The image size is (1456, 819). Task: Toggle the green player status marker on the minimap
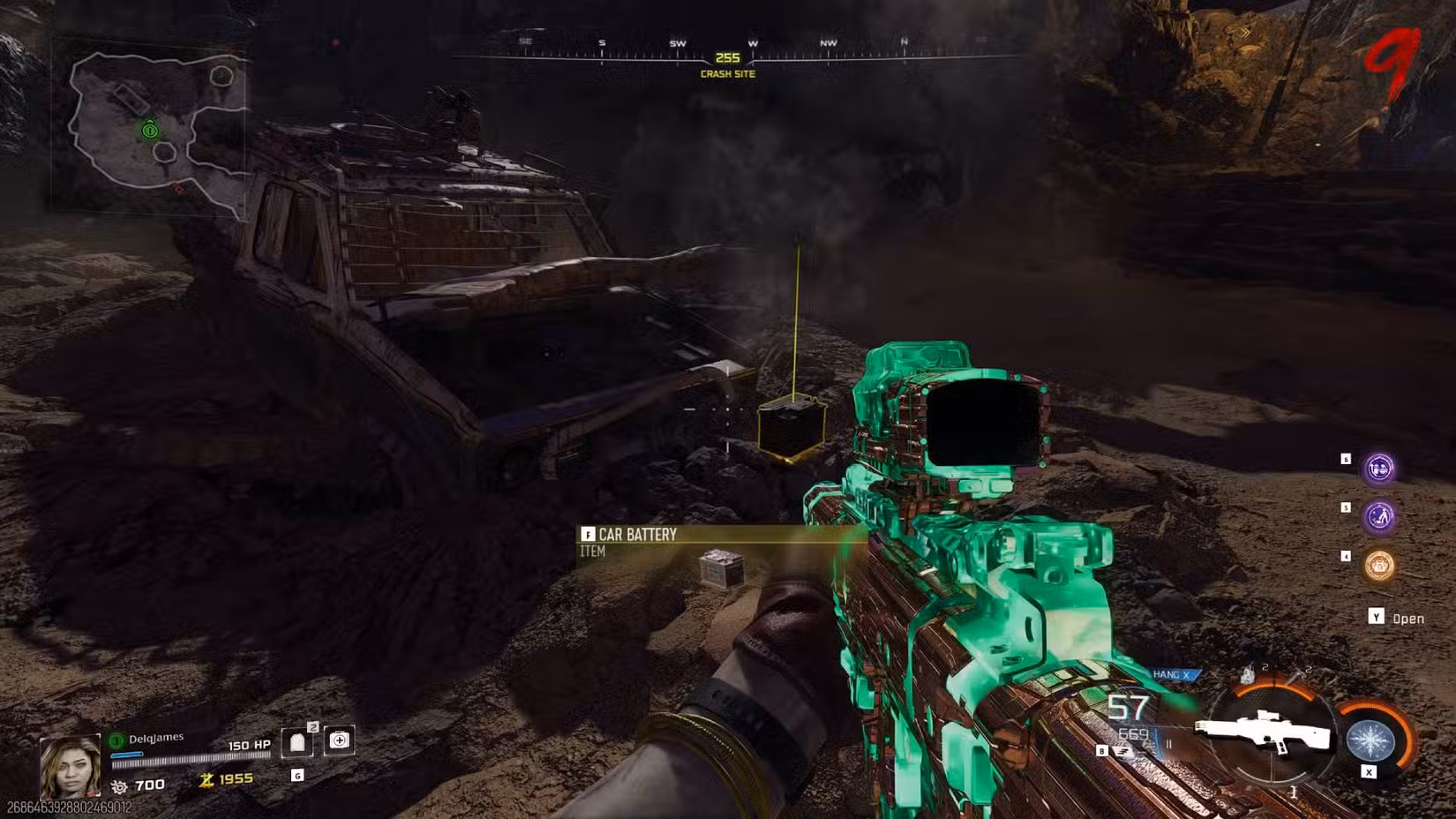click(x=150, y=132)
